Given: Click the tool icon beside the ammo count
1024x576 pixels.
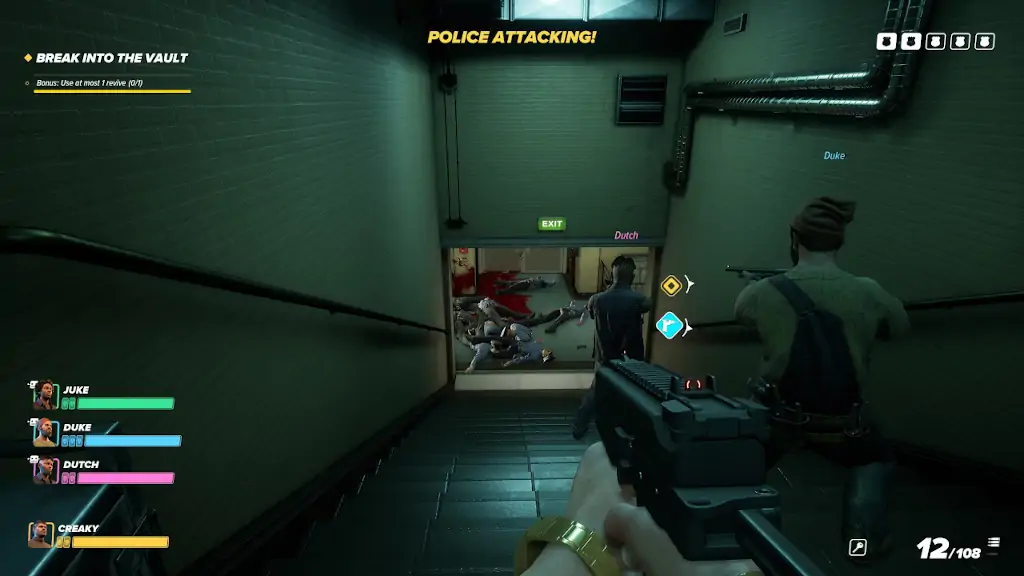Looking at the screenshot, I should [x=857, y=547].
